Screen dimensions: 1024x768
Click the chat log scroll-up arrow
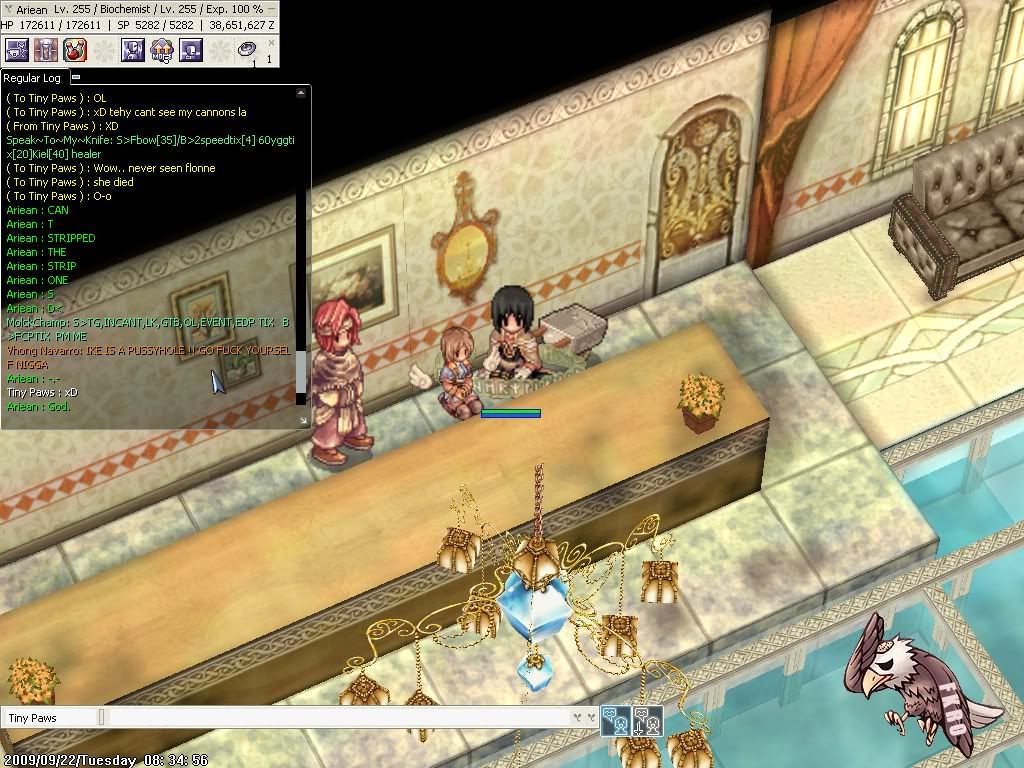[301, 93]
